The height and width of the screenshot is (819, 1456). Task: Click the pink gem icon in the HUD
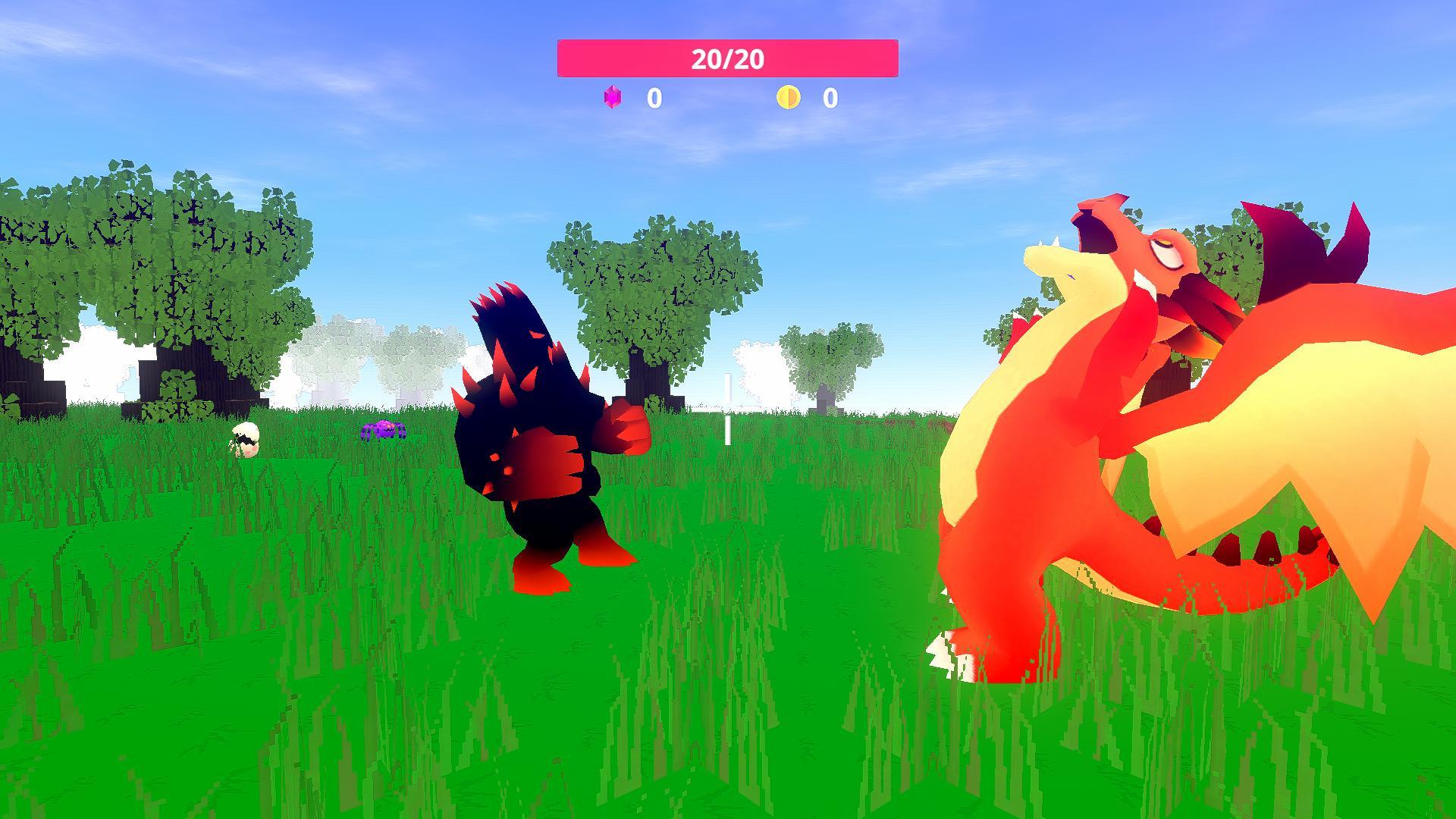(x=613, y=97)
